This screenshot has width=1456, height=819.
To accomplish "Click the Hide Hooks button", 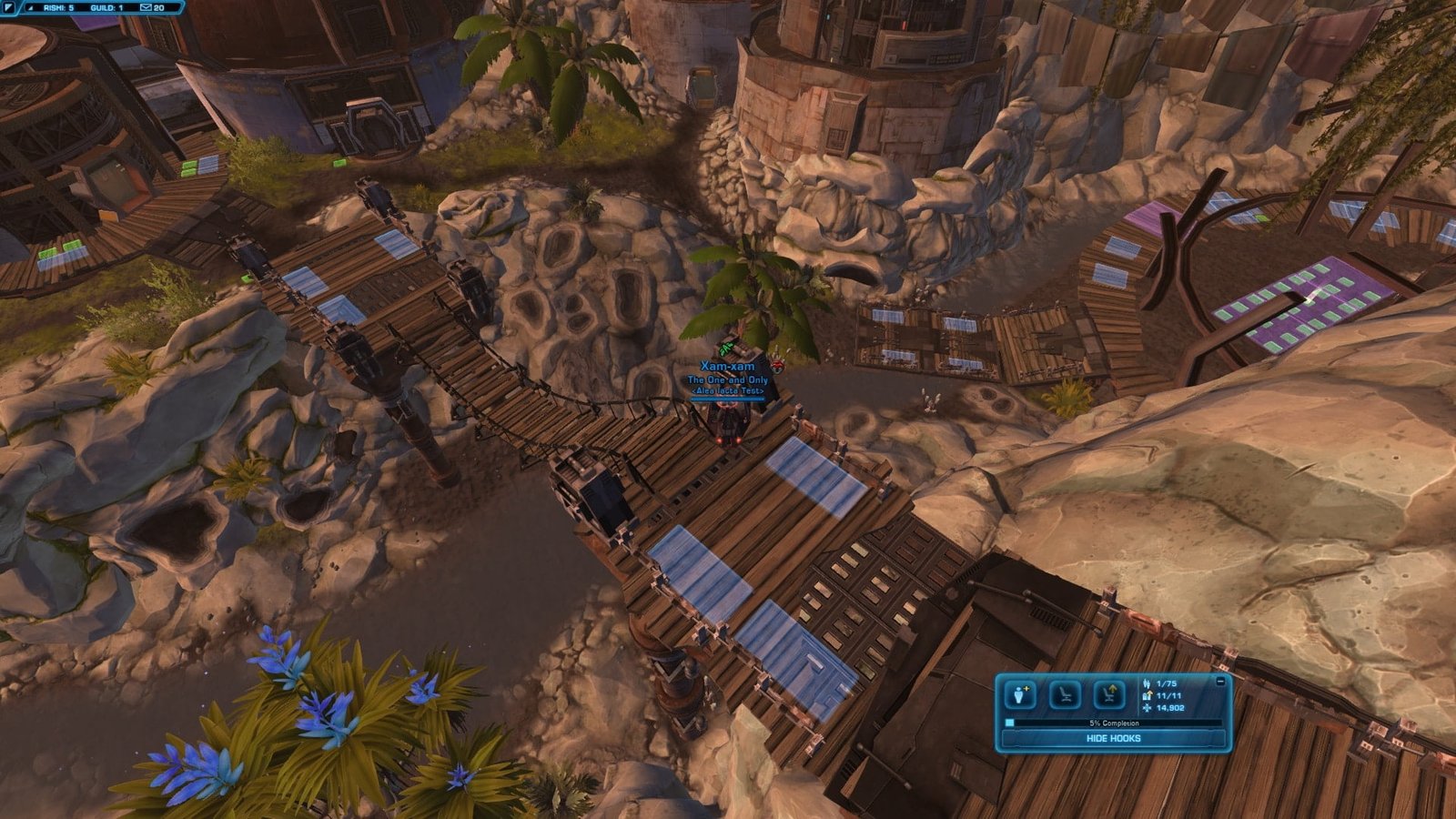I will click(x=1113, y=739).
